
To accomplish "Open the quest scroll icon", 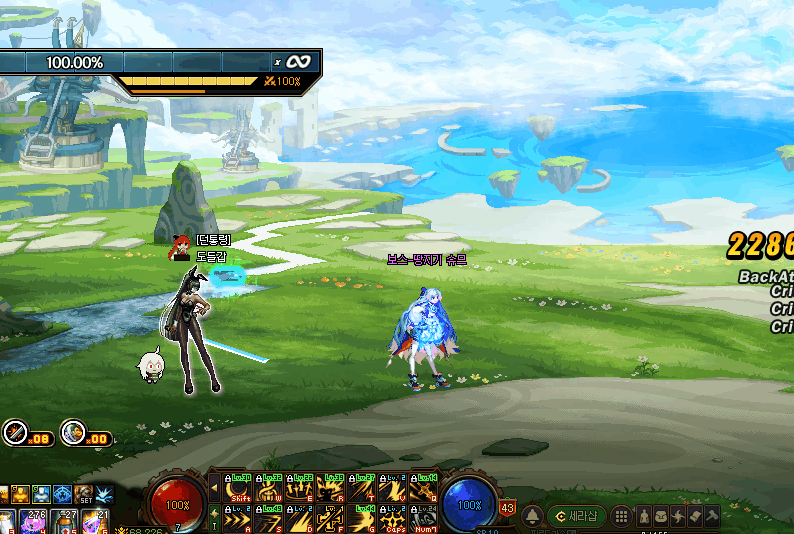I will [x=696, y=516].
